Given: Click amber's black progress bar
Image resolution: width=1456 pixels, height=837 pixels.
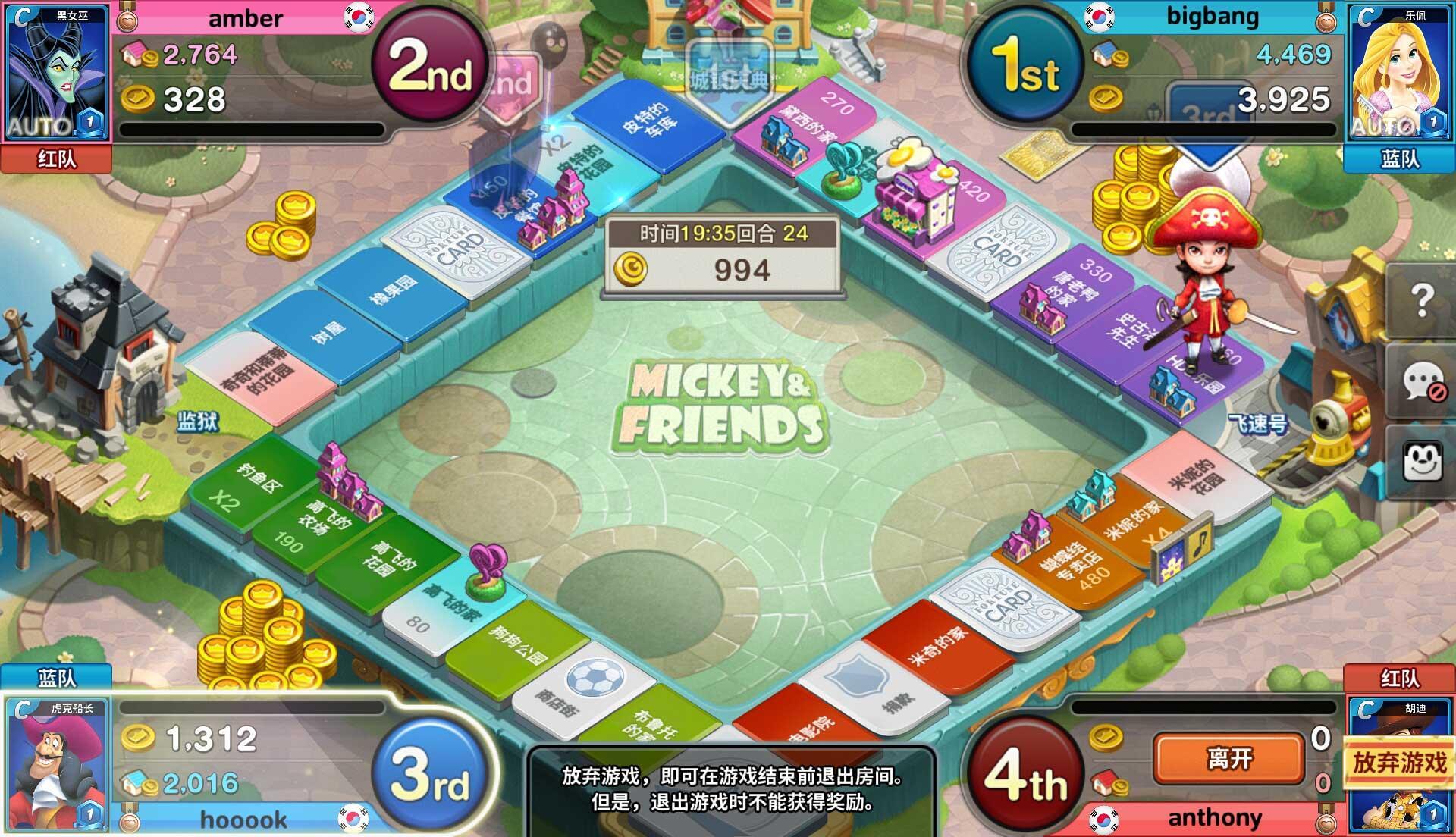Looking at the screenshot, I should [250, 130].
